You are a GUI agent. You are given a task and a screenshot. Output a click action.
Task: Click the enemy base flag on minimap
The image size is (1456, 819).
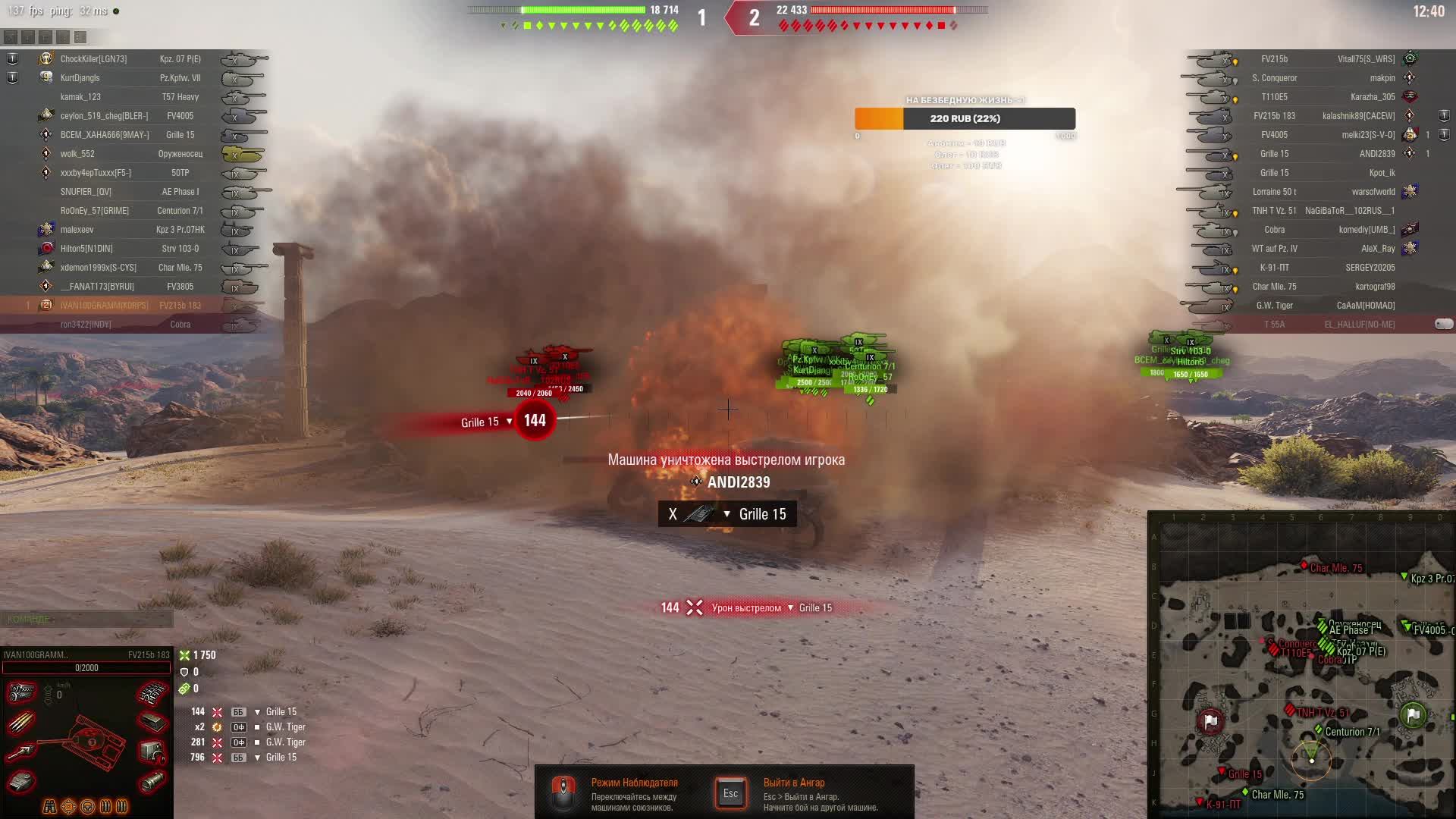click(x=1210, y=720)
